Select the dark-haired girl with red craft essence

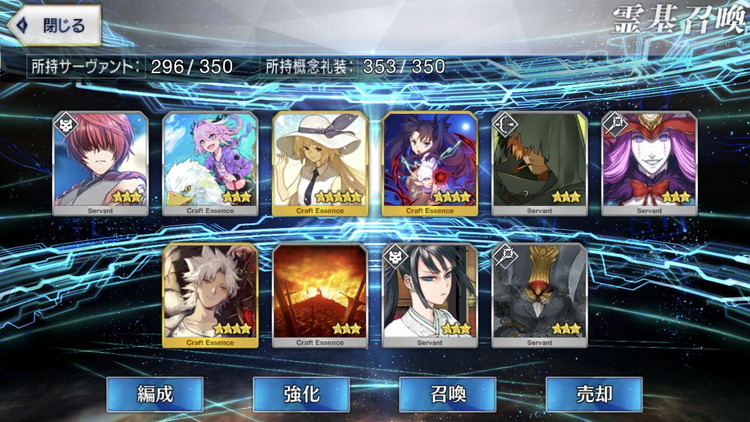[430, 163]
